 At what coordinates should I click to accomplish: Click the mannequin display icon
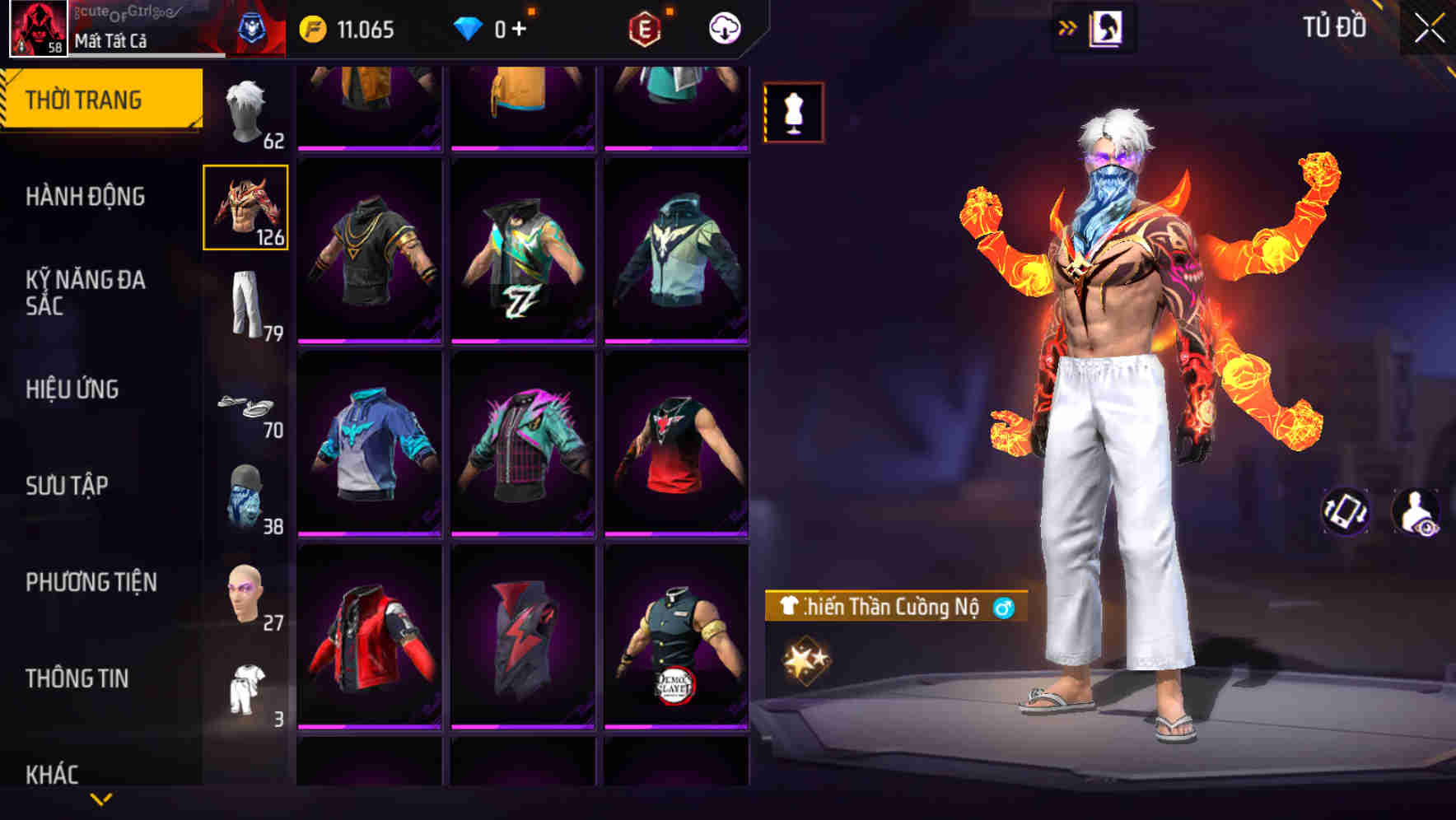792,110
